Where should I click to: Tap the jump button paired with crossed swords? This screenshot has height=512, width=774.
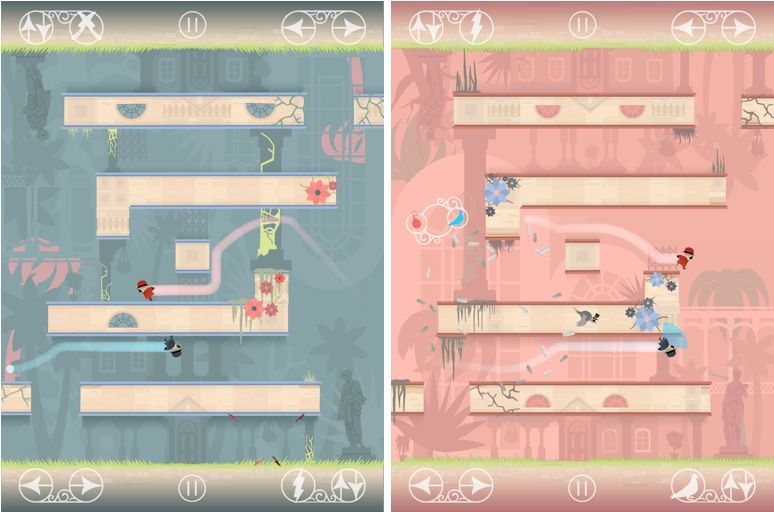(37, 27)
